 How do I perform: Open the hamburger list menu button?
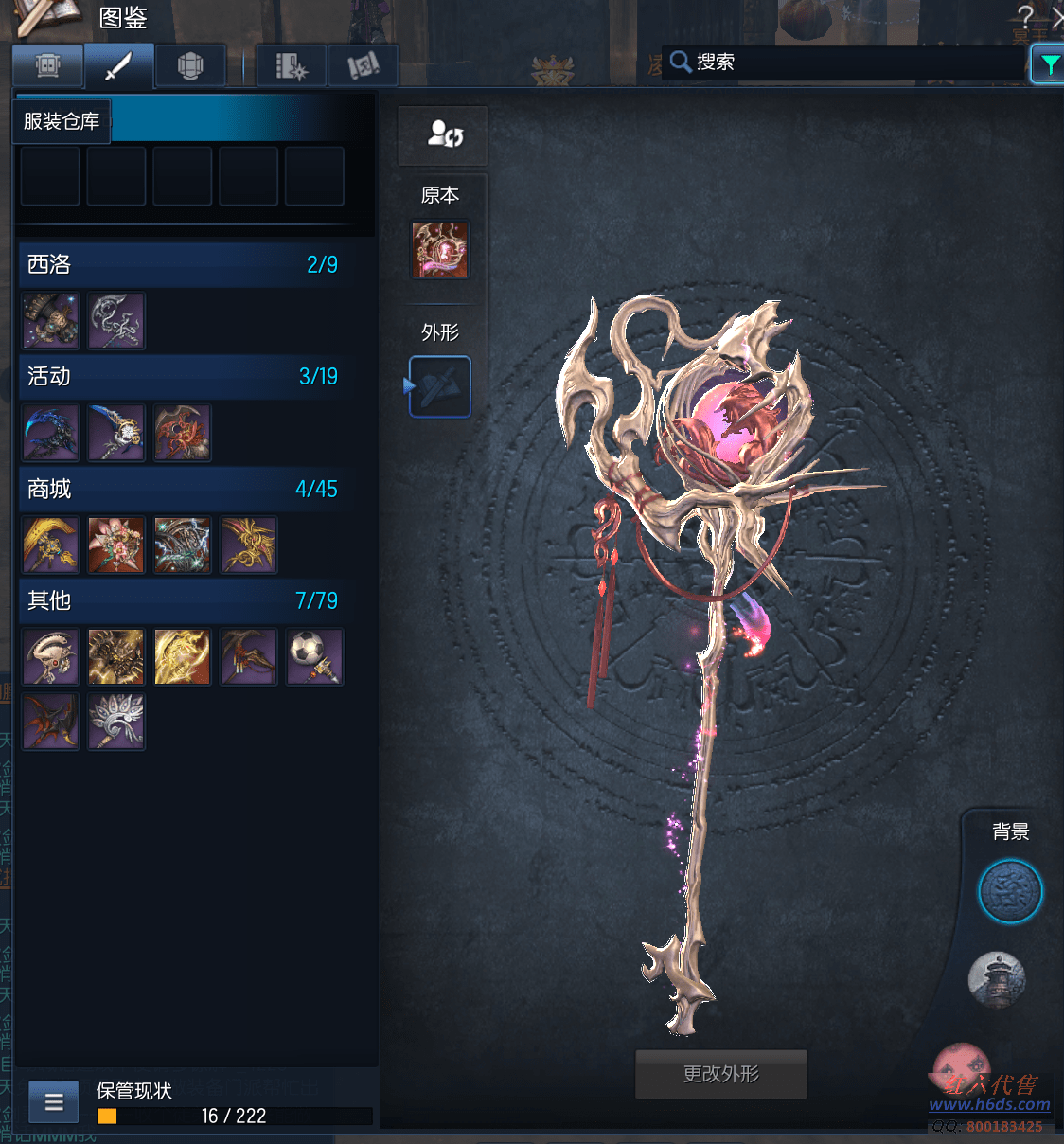[54, 1102]
